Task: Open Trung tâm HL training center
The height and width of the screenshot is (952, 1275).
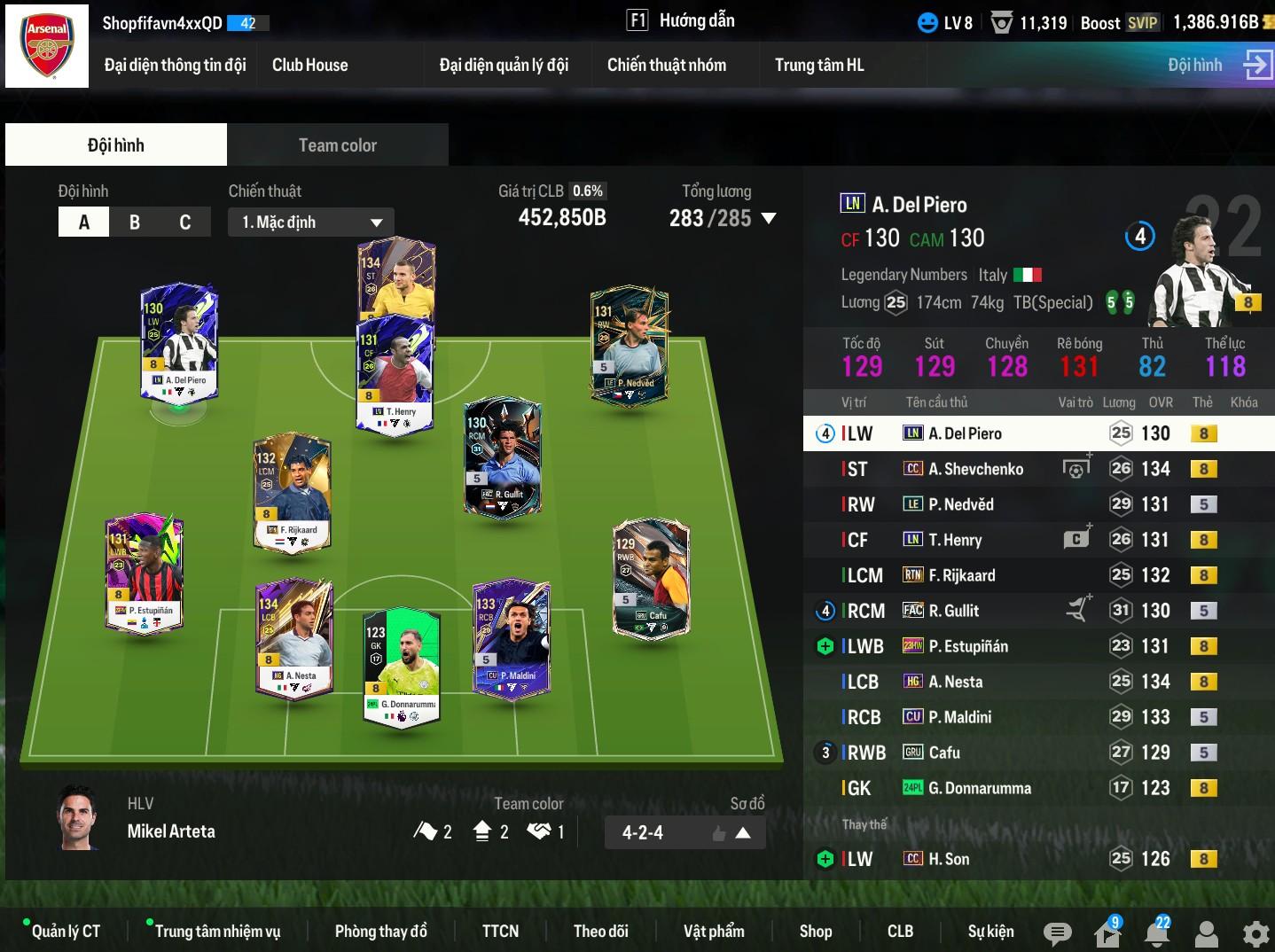Action: (818, 65)
